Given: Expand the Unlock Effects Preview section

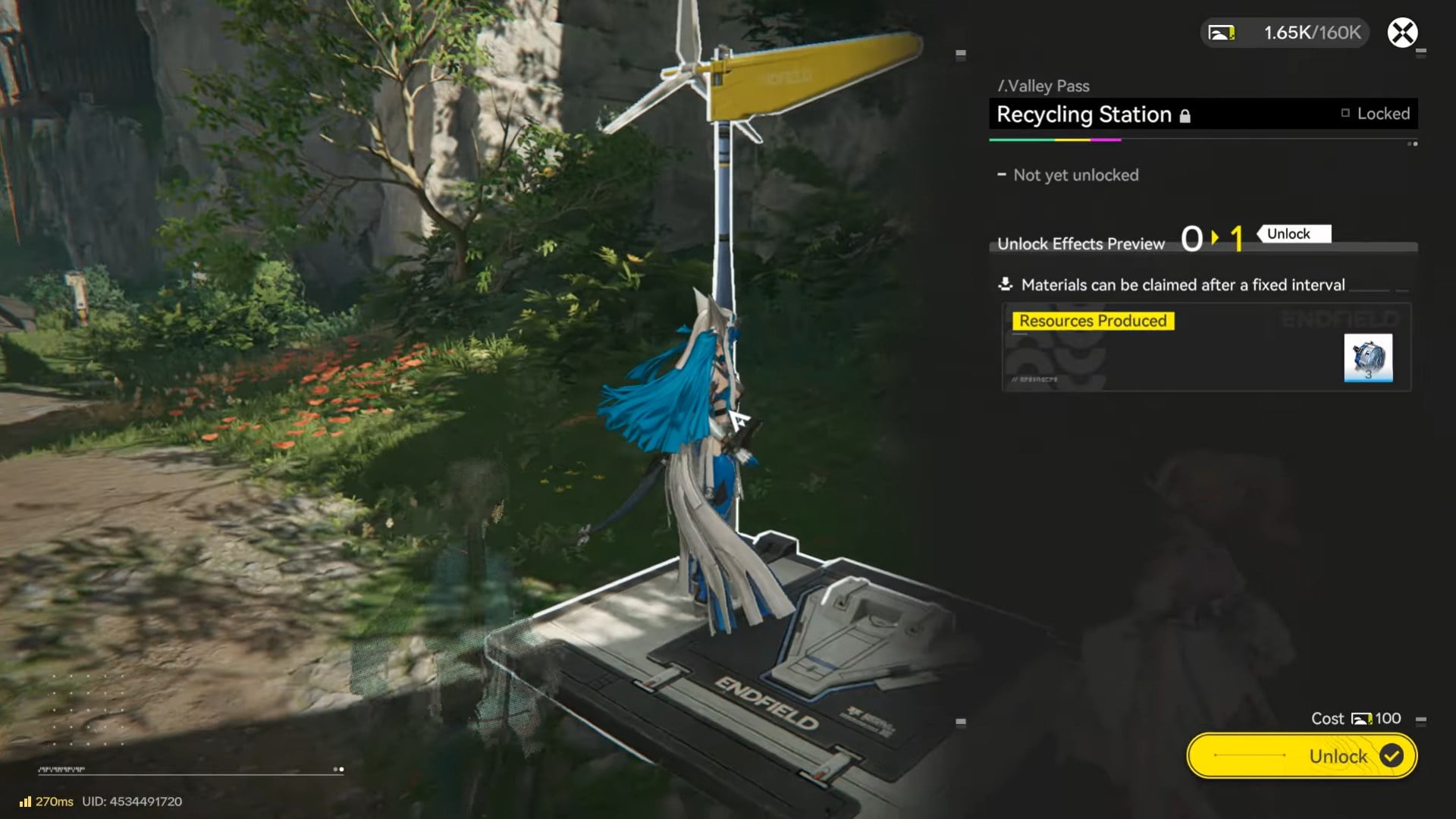Looking at the screenshot, I should [1080, 244].
